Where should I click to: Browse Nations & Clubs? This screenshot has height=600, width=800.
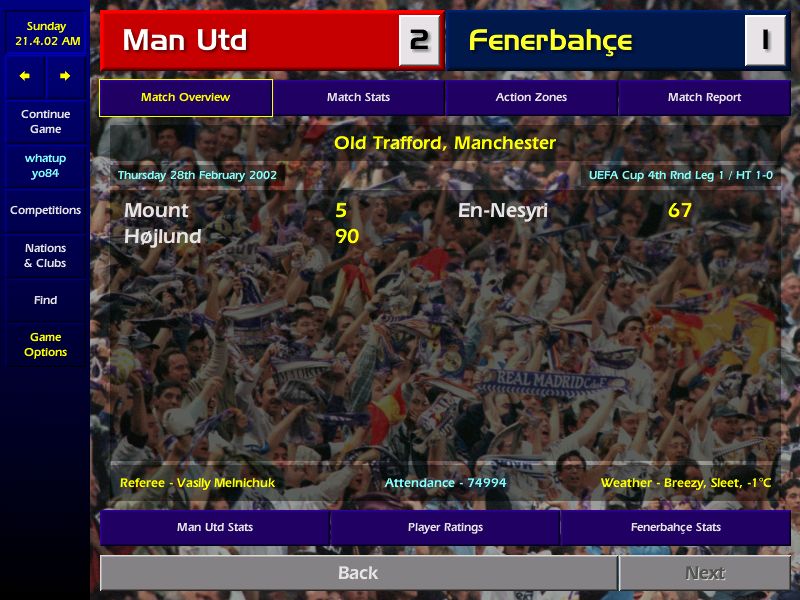point(45,256)
